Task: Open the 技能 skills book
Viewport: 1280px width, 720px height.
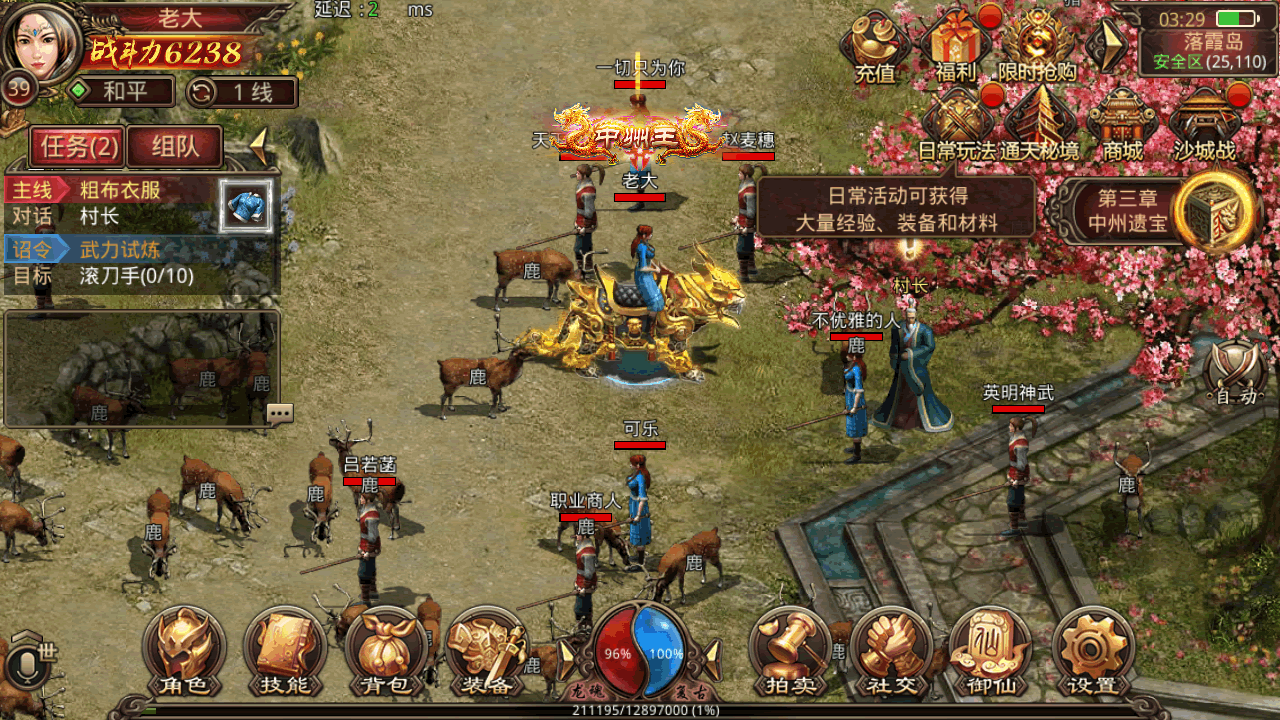Action: [x=284, y=650]
